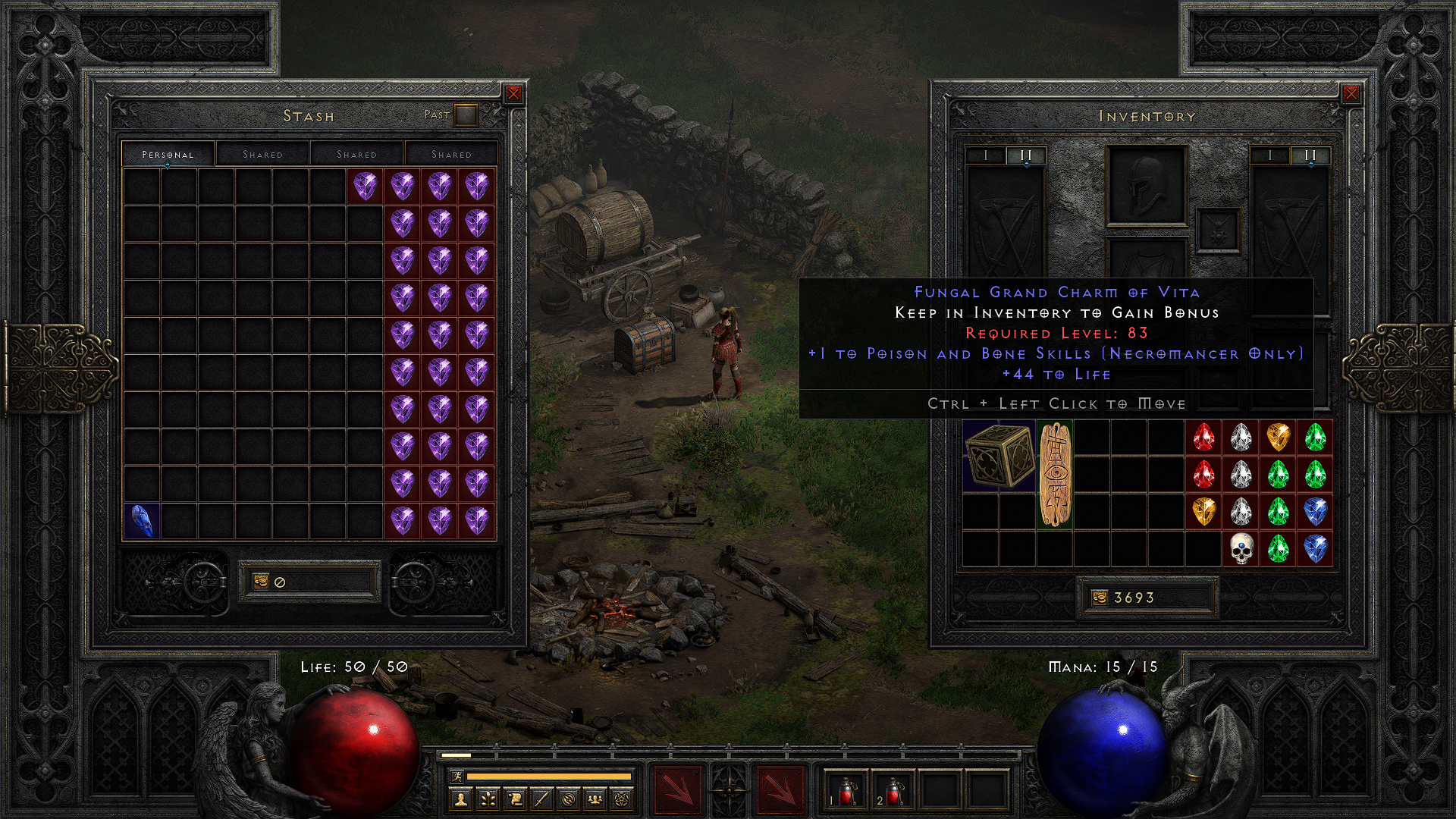The width and height of the screenshot is (1456, 819).
Task: Open the first Shared stash tab
Action: click(x=262, y=154)
